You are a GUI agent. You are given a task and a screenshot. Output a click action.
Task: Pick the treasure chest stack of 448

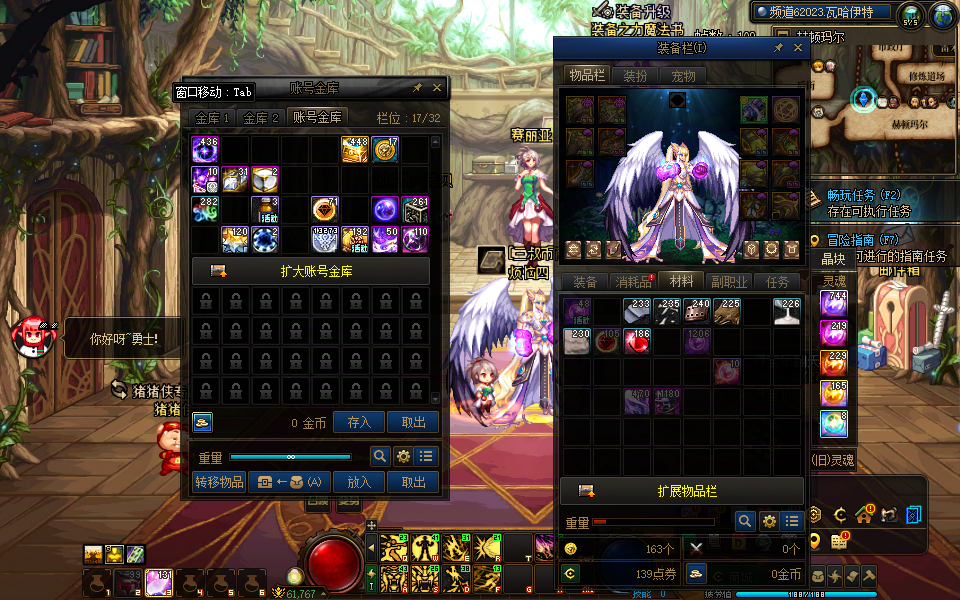pos(355,150)
